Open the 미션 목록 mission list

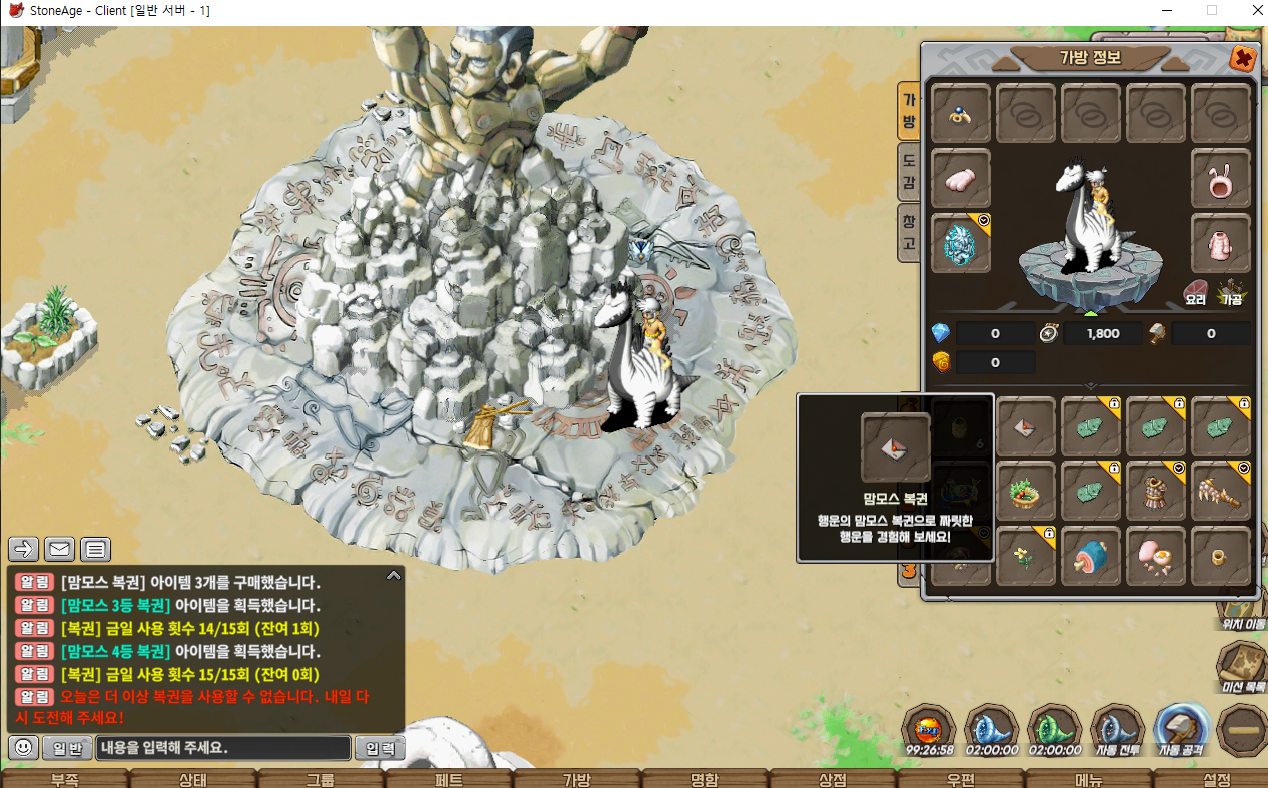click(x=1243, y=666)
